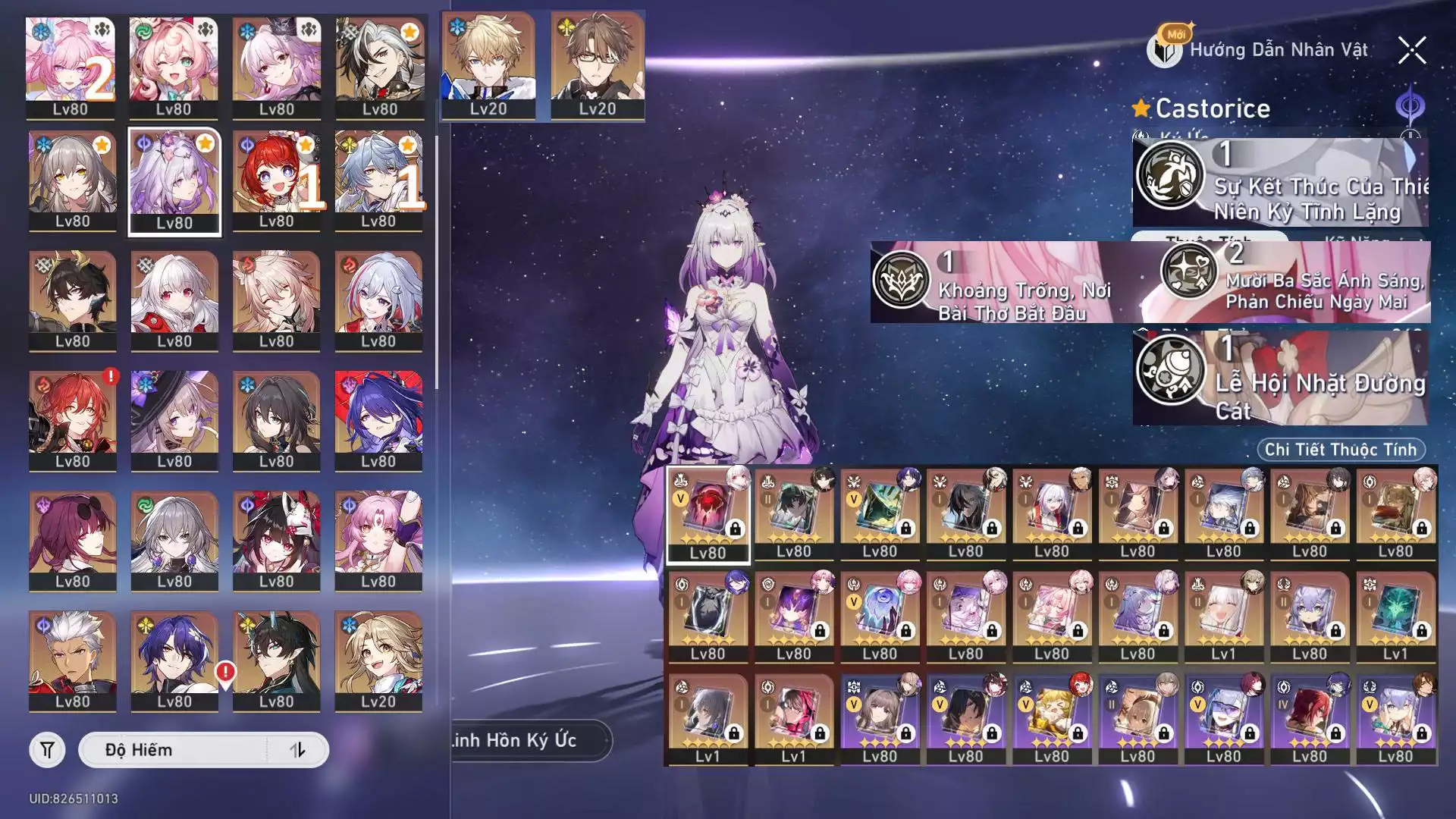
Task: Select the highlighted red light cone slot
Action: [708, 514]
